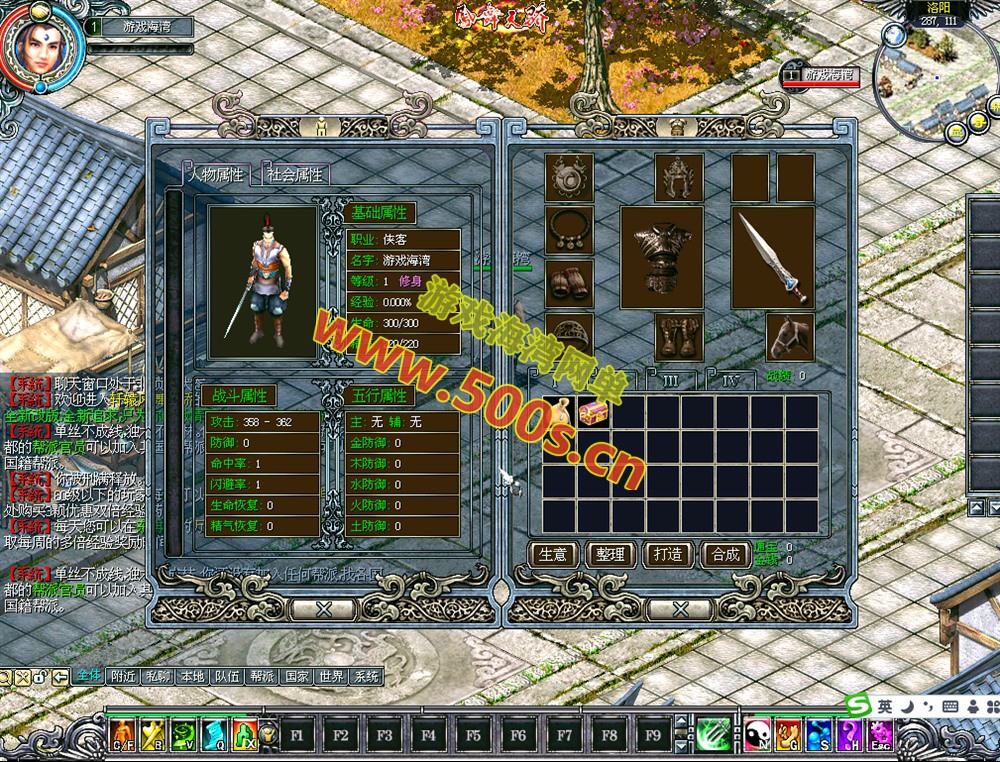The image size is (1000, 762).
Task: Select the chest armor equipment slot
Action: pos(661,257)
